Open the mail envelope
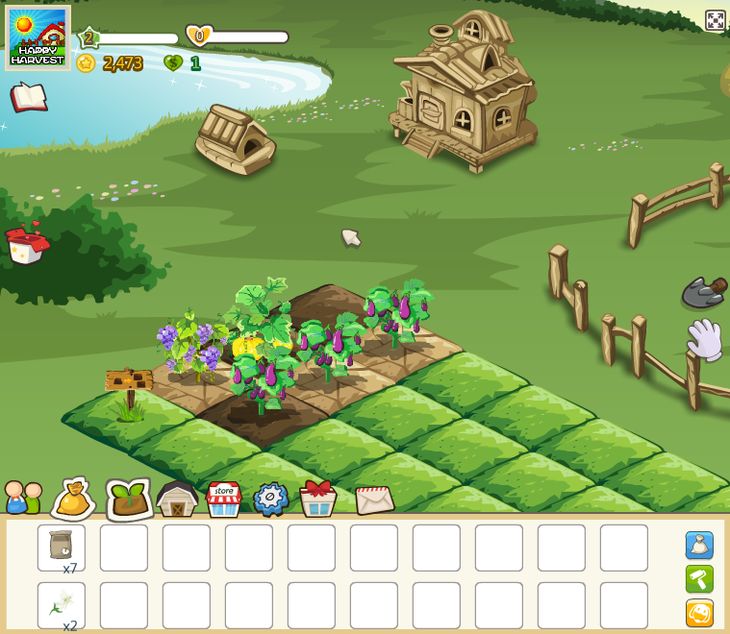This screenshot has height=634, width=730. (373, 498)
